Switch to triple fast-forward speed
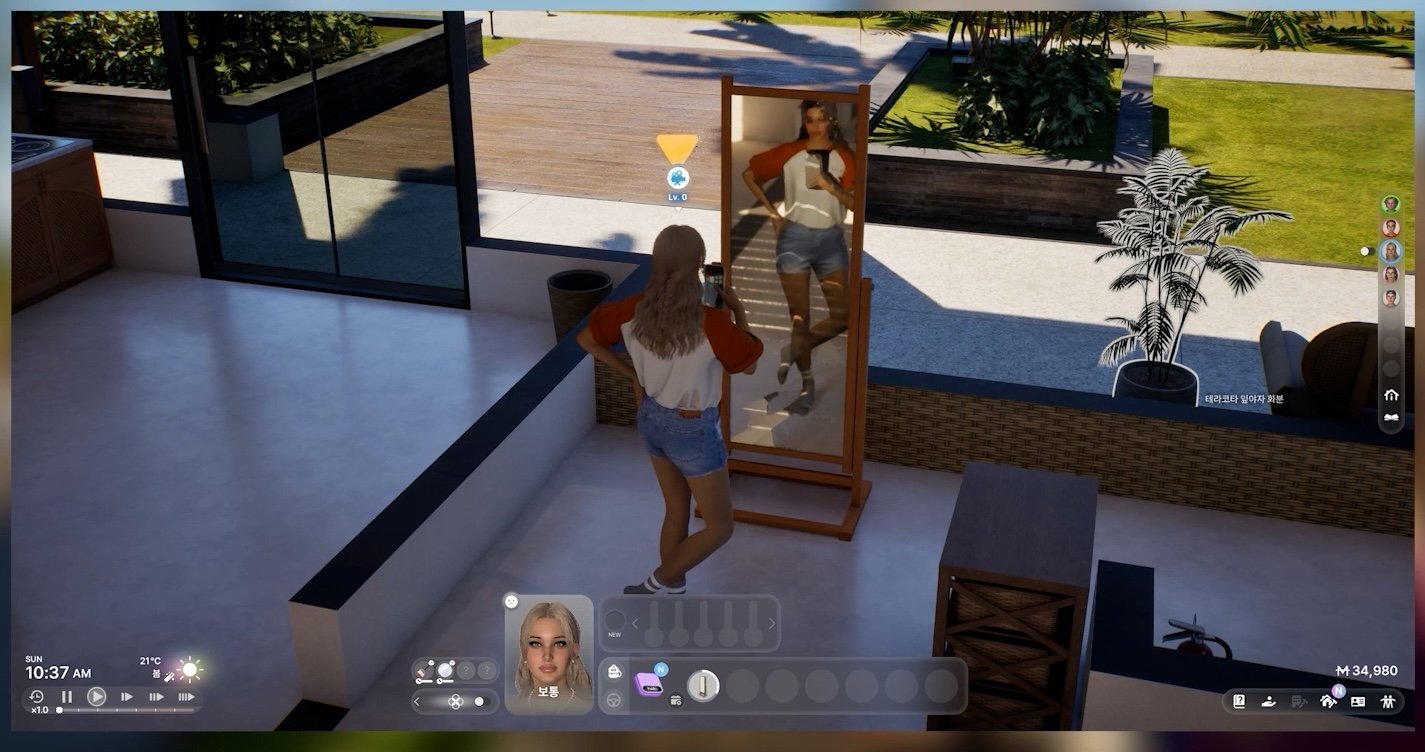Screen dimensions: 1425x752 [185, 697]
